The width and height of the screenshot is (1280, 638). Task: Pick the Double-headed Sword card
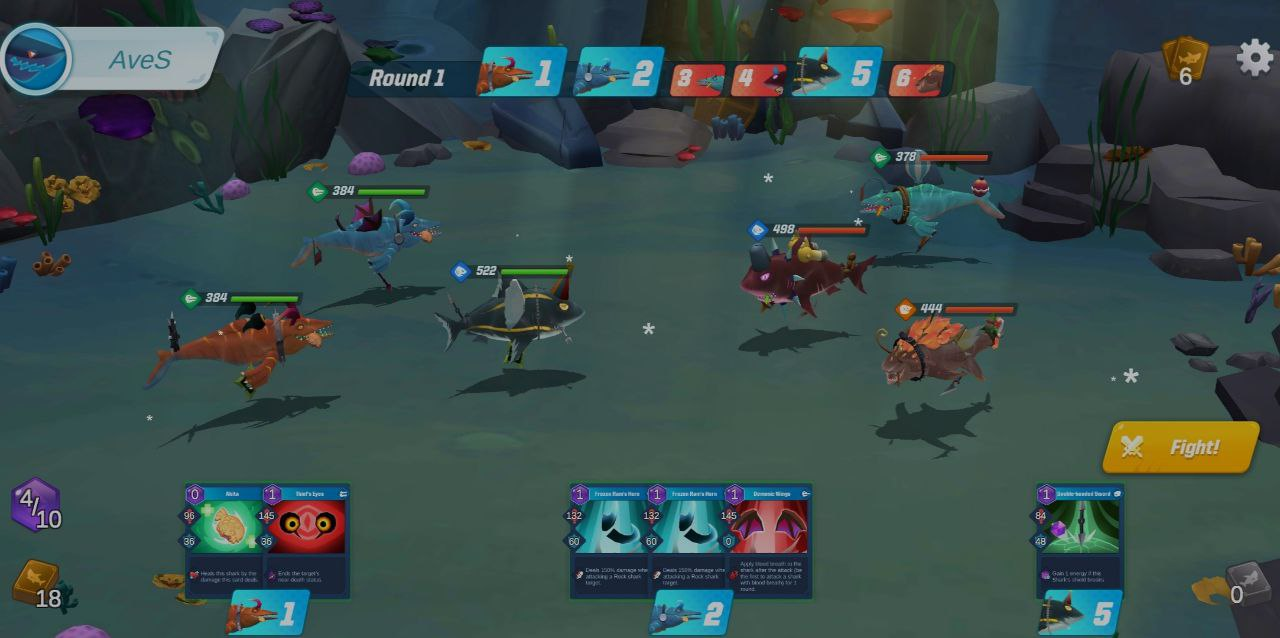tap(1080, 540)
